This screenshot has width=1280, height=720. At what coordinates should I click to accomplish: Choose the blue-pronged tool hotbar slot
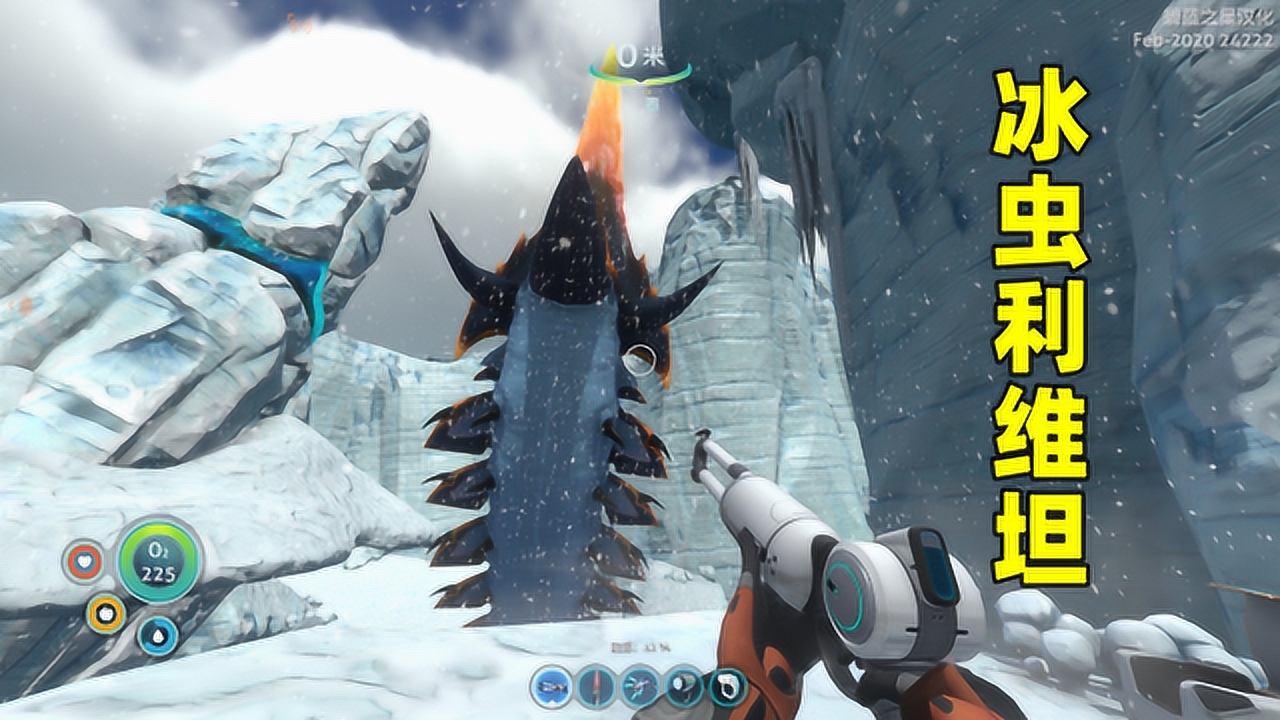[x=639, y=685]
